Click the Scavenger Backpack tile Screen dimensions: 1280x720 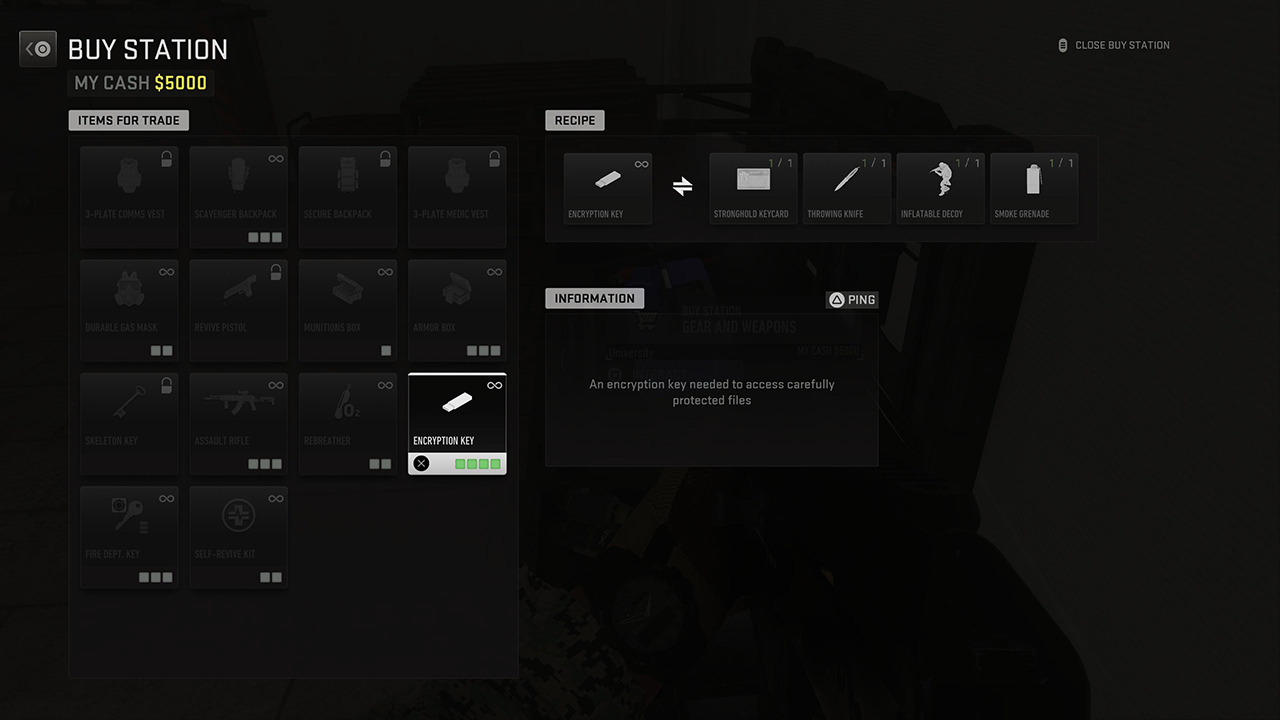tap(238, 196)
